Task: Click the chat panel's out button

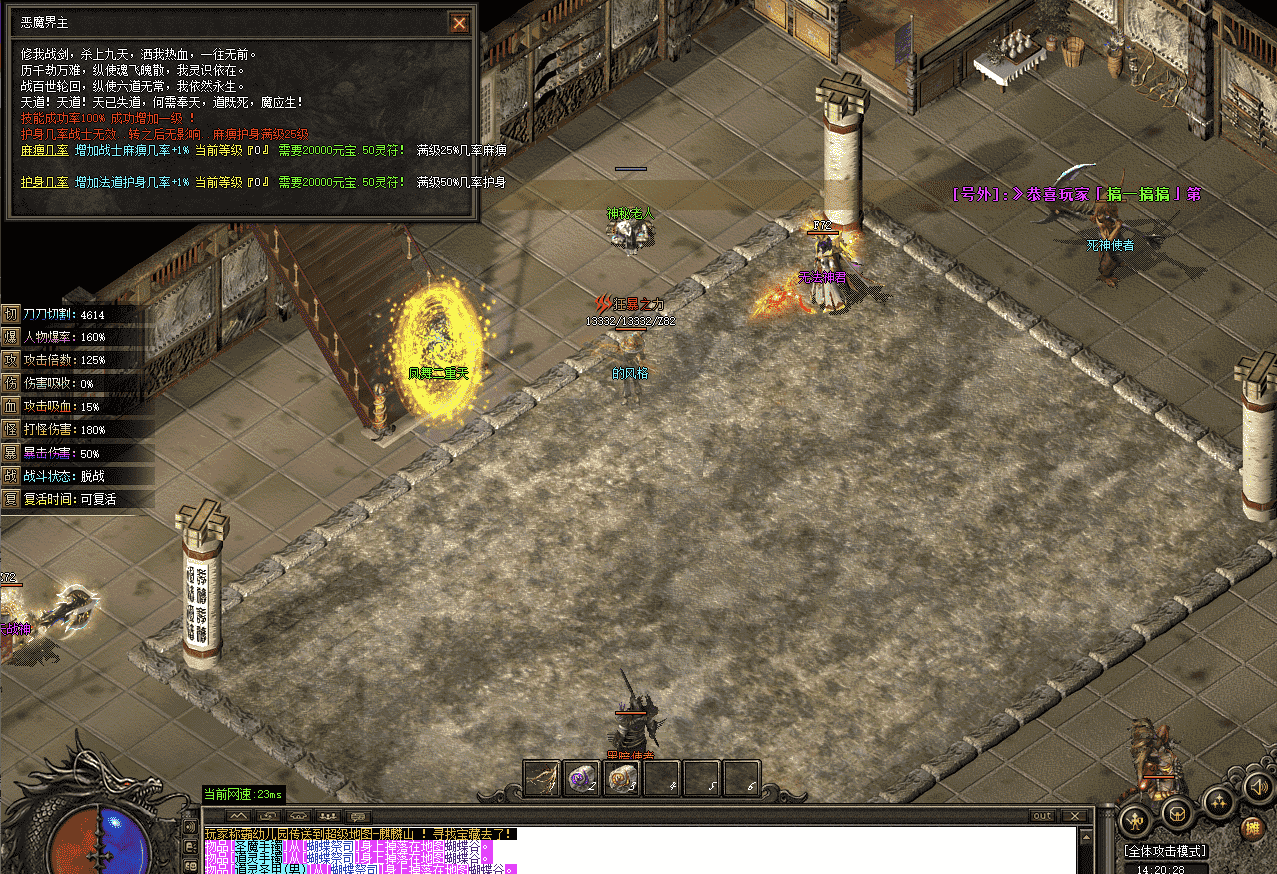Action: click(x=1042, y=816)
